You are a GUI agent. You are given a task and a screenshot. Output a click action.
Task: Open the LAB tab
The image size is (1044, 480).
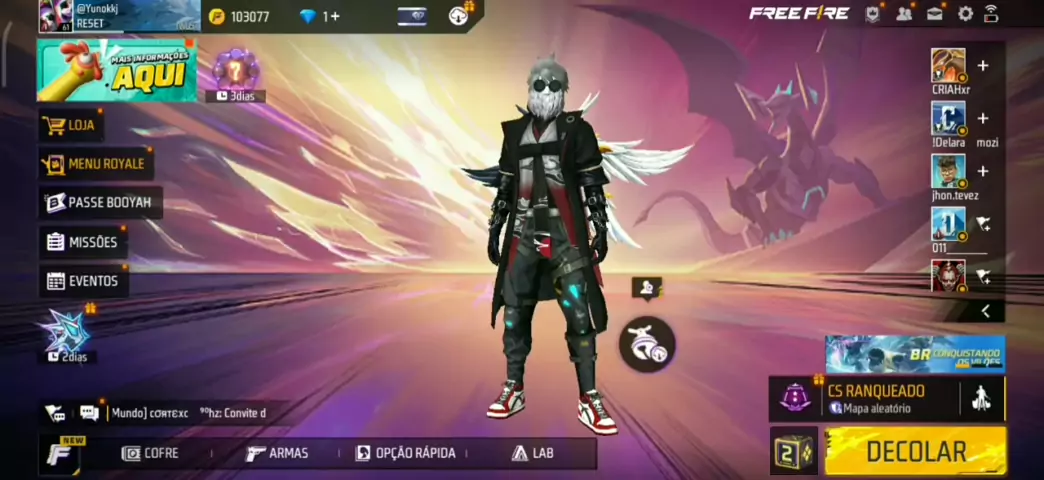pyautogui.click(x=533, y=453)
